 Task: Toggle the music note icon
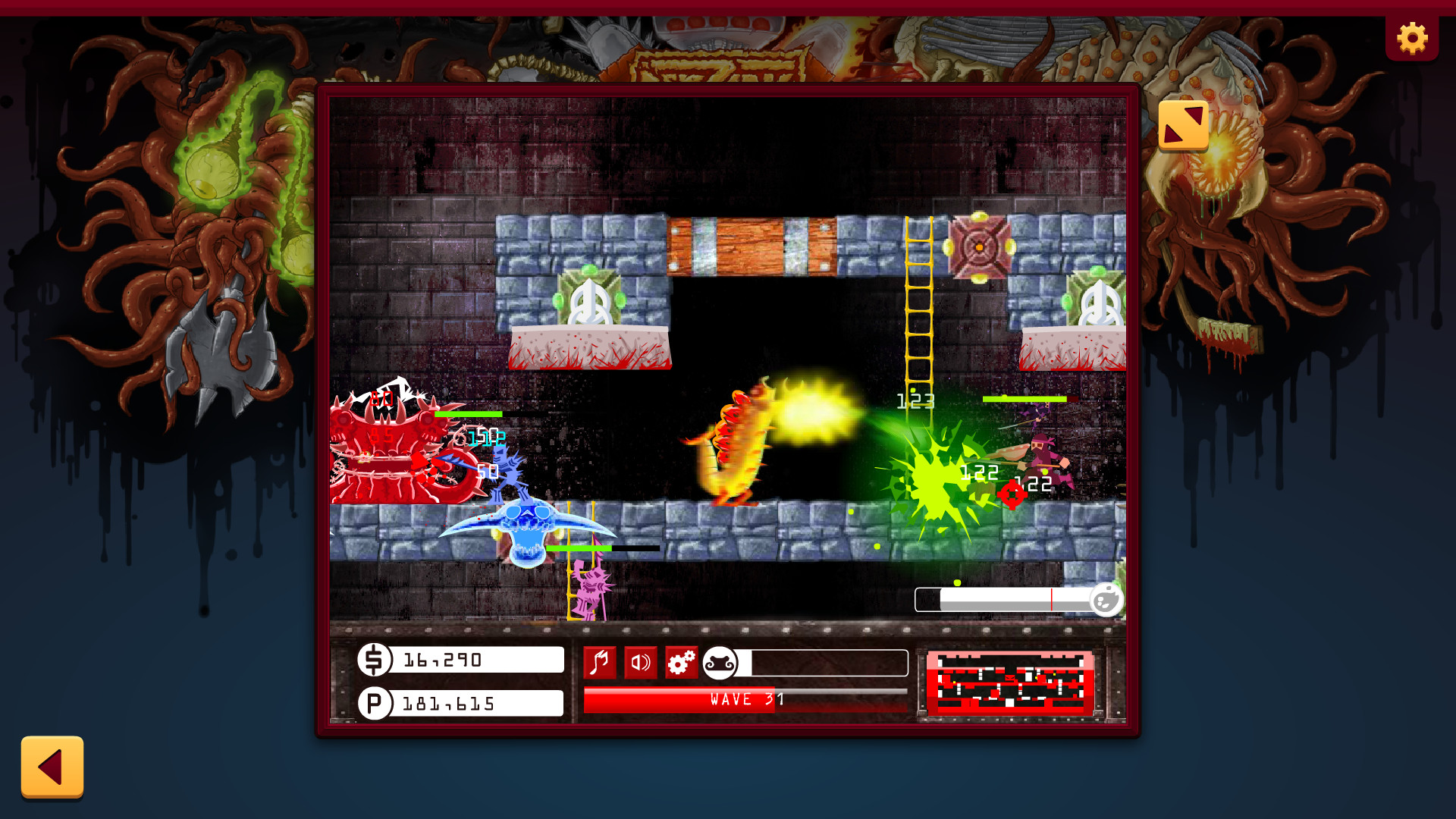(600, 662)
